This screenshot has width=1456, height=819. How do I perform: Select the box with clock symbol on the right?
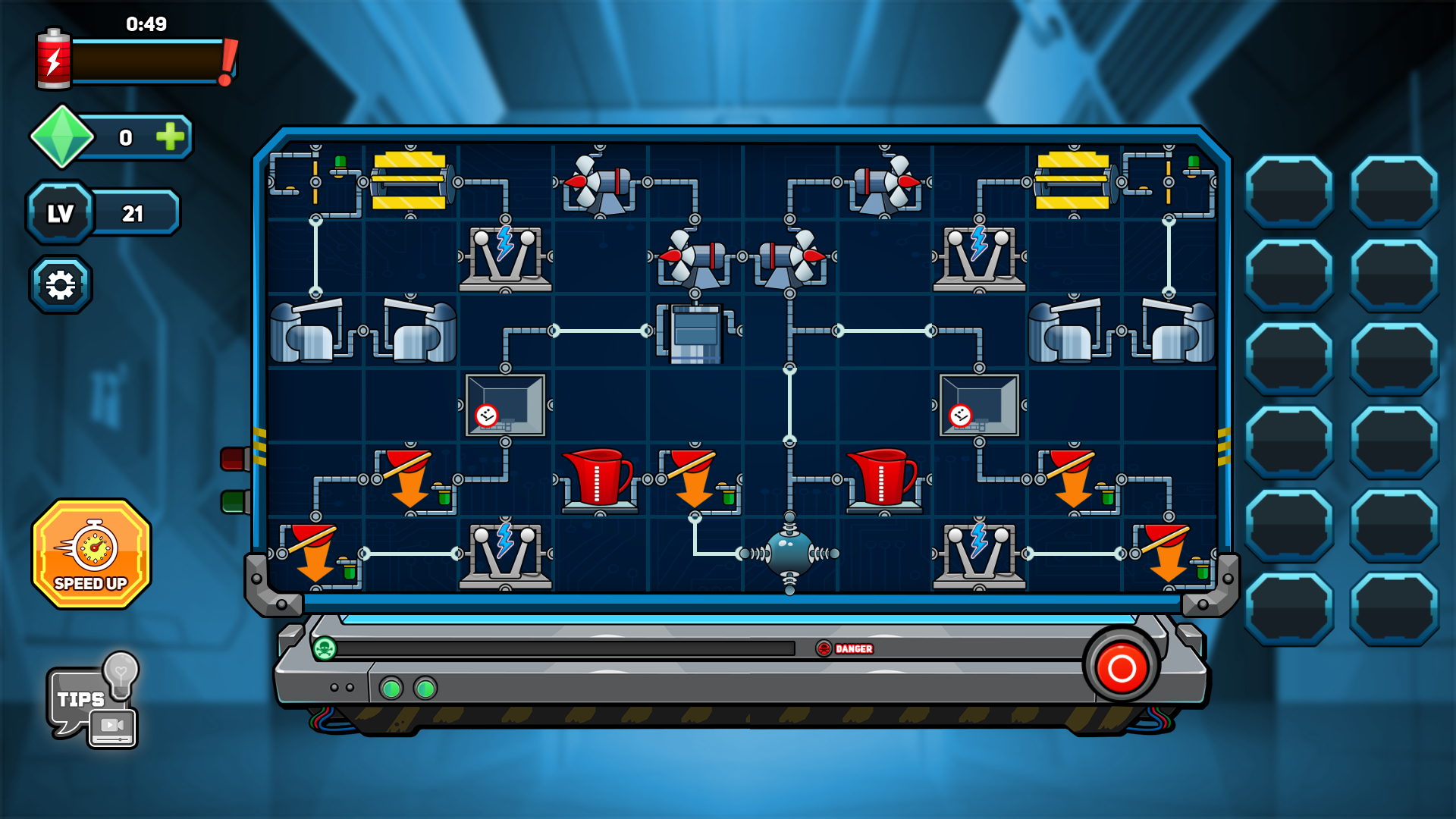[978, 406]
